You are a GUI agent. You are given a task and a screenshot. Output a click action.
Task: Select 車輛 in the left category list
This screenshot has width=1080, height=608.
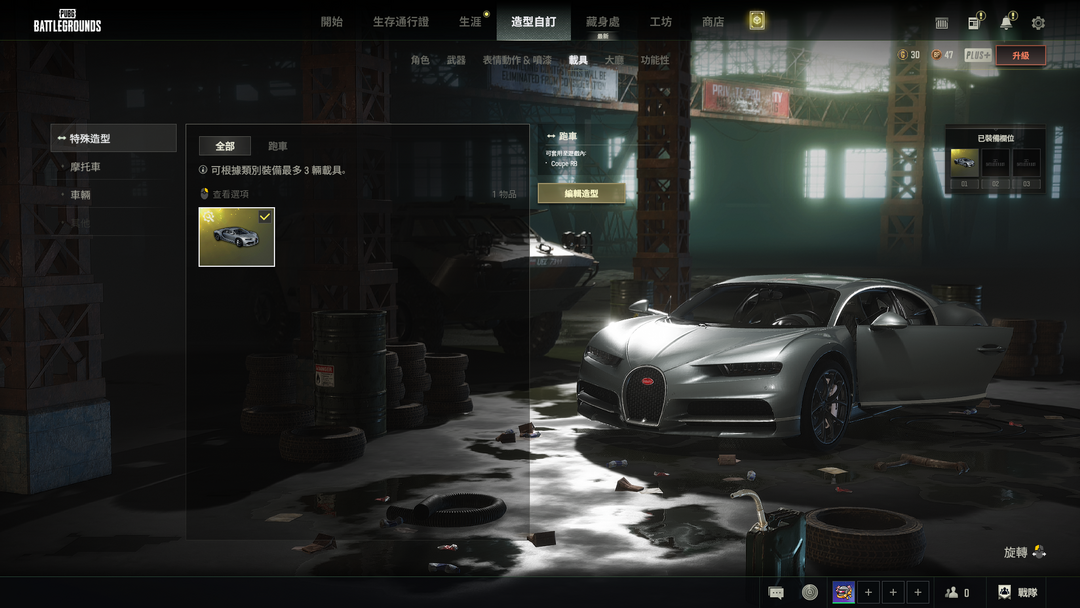80,195
